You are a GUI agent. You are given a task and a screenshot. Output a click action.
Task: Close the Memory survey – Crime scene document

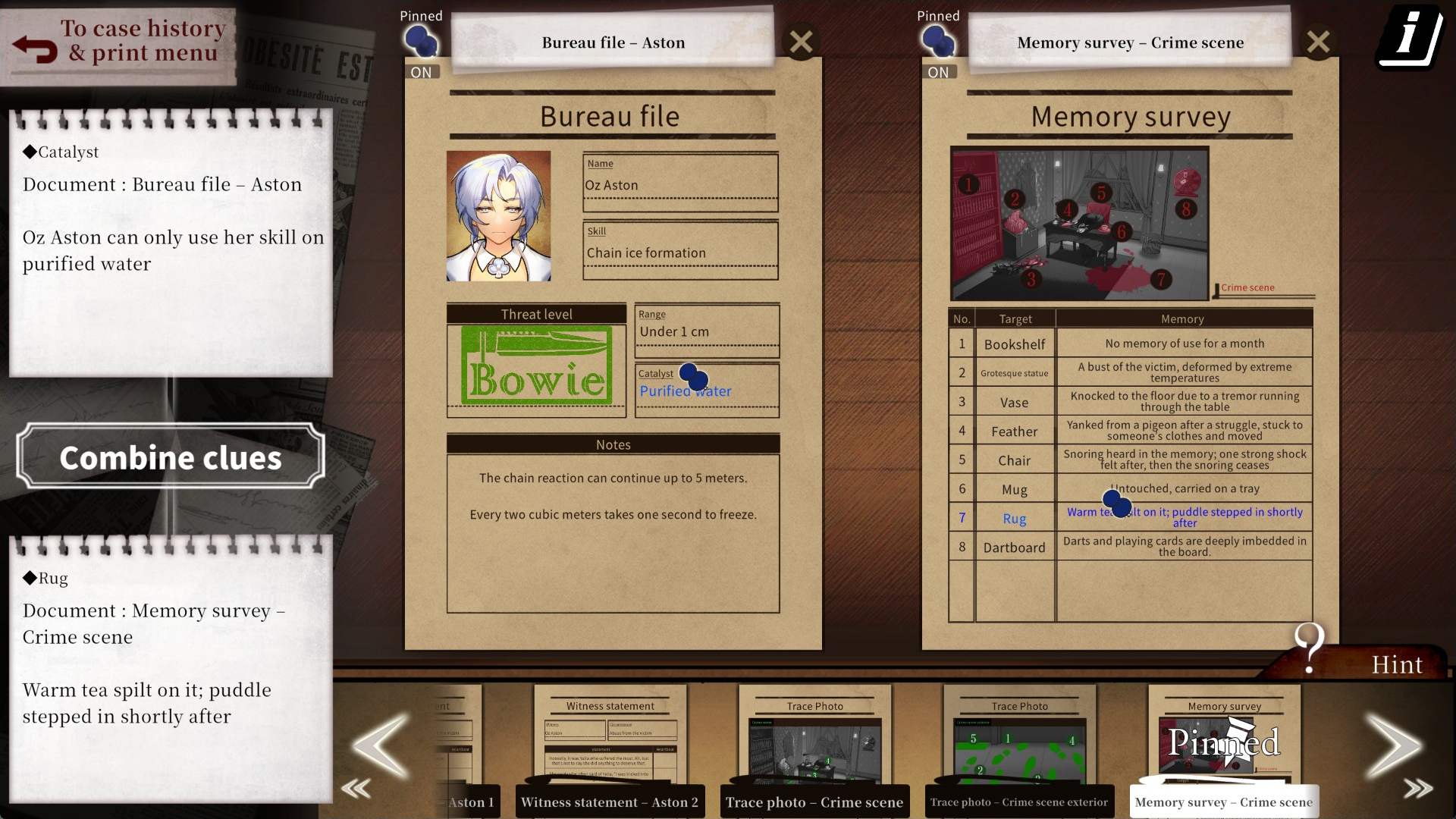click(1318, 42)
